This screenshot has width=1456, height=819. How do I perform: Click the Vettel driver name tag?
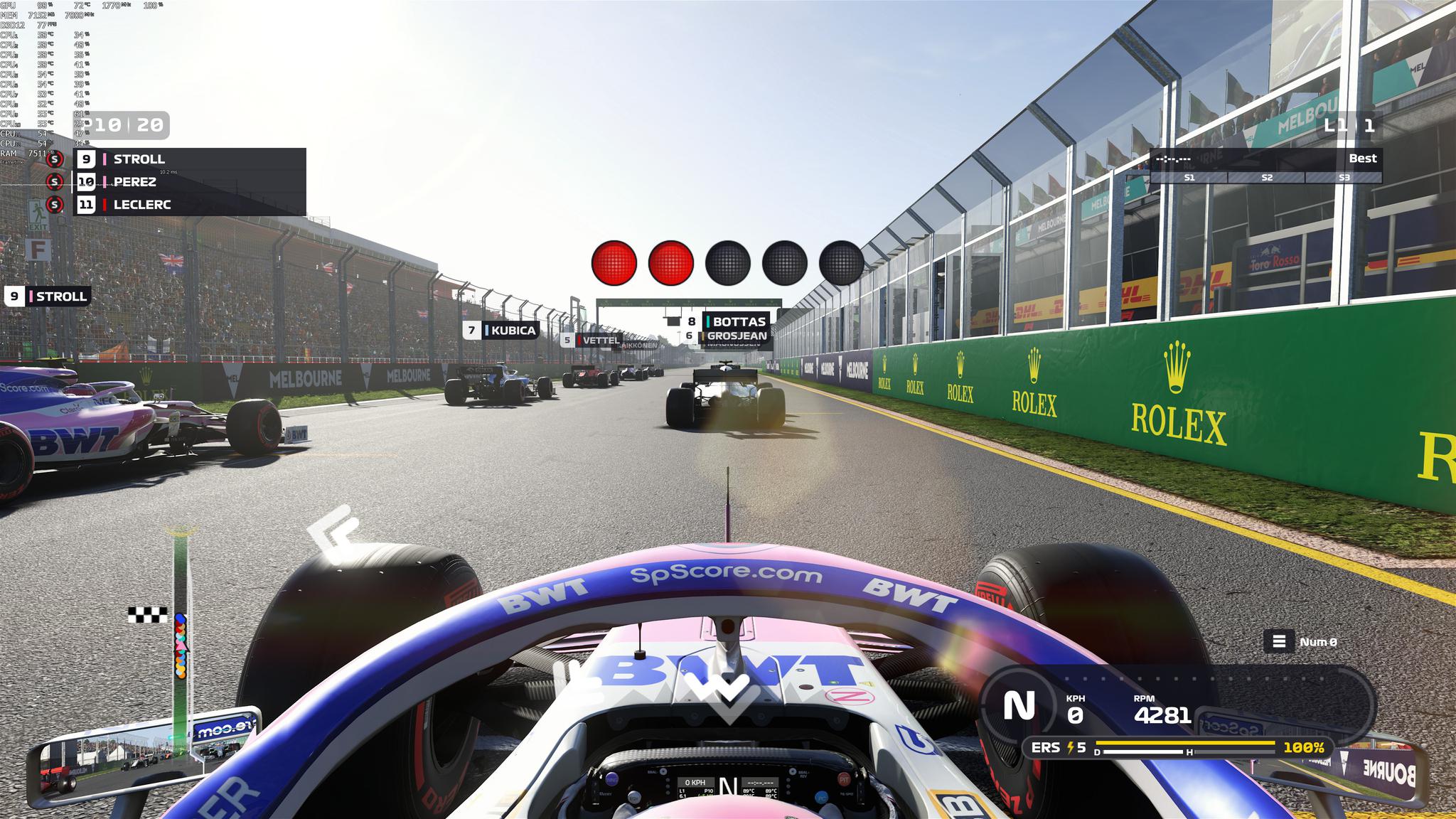coord(591,341)
